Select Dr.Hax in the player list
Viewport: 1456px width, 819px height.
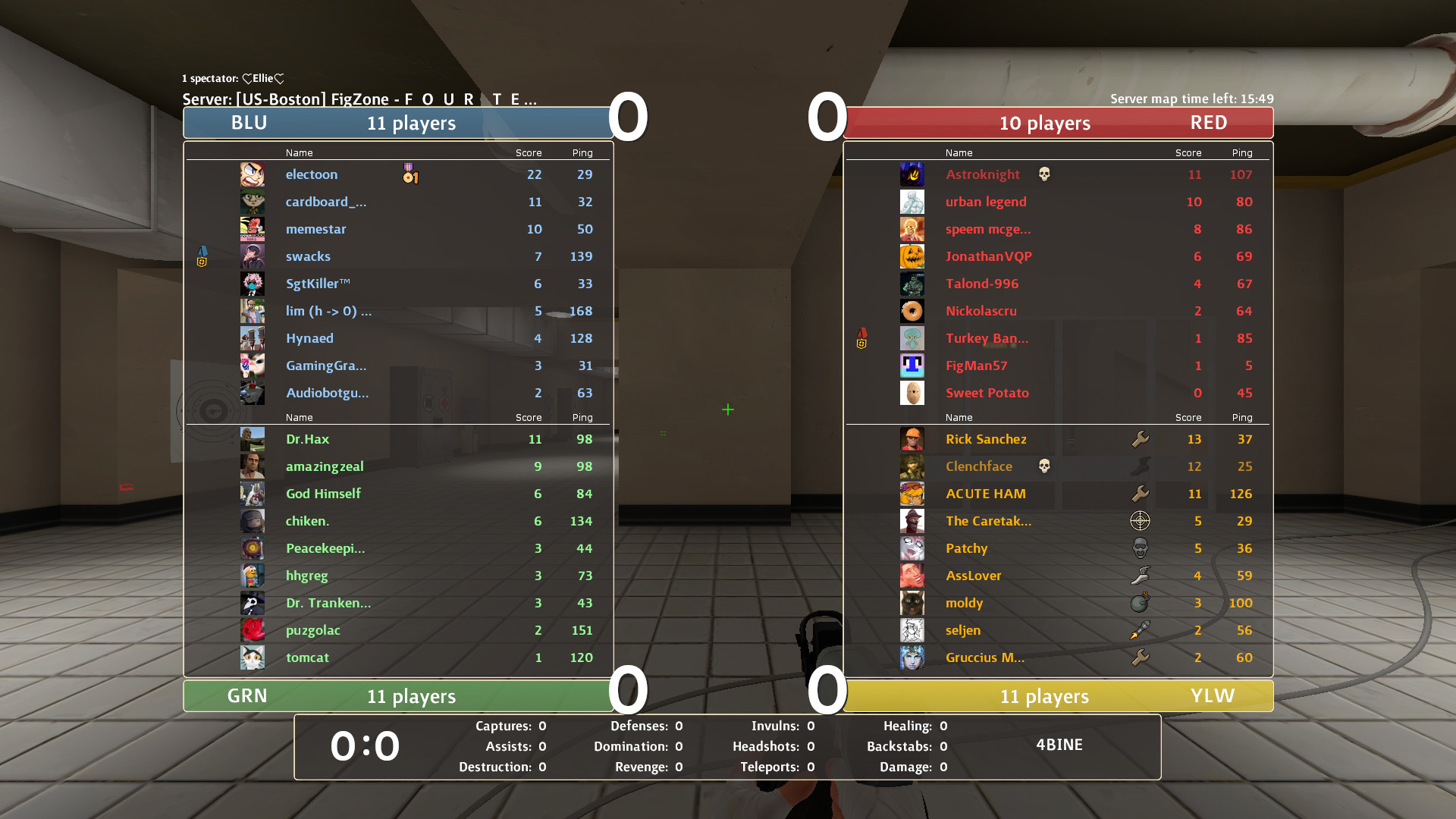[307, 438]
